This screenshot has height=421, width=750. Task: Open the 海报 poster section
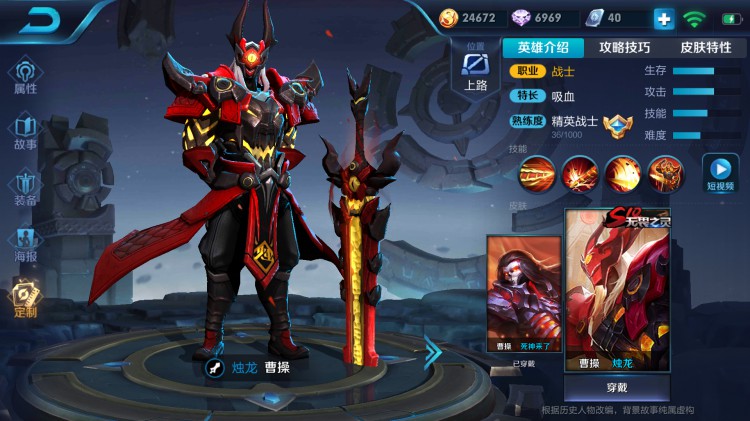coord(25,244)
